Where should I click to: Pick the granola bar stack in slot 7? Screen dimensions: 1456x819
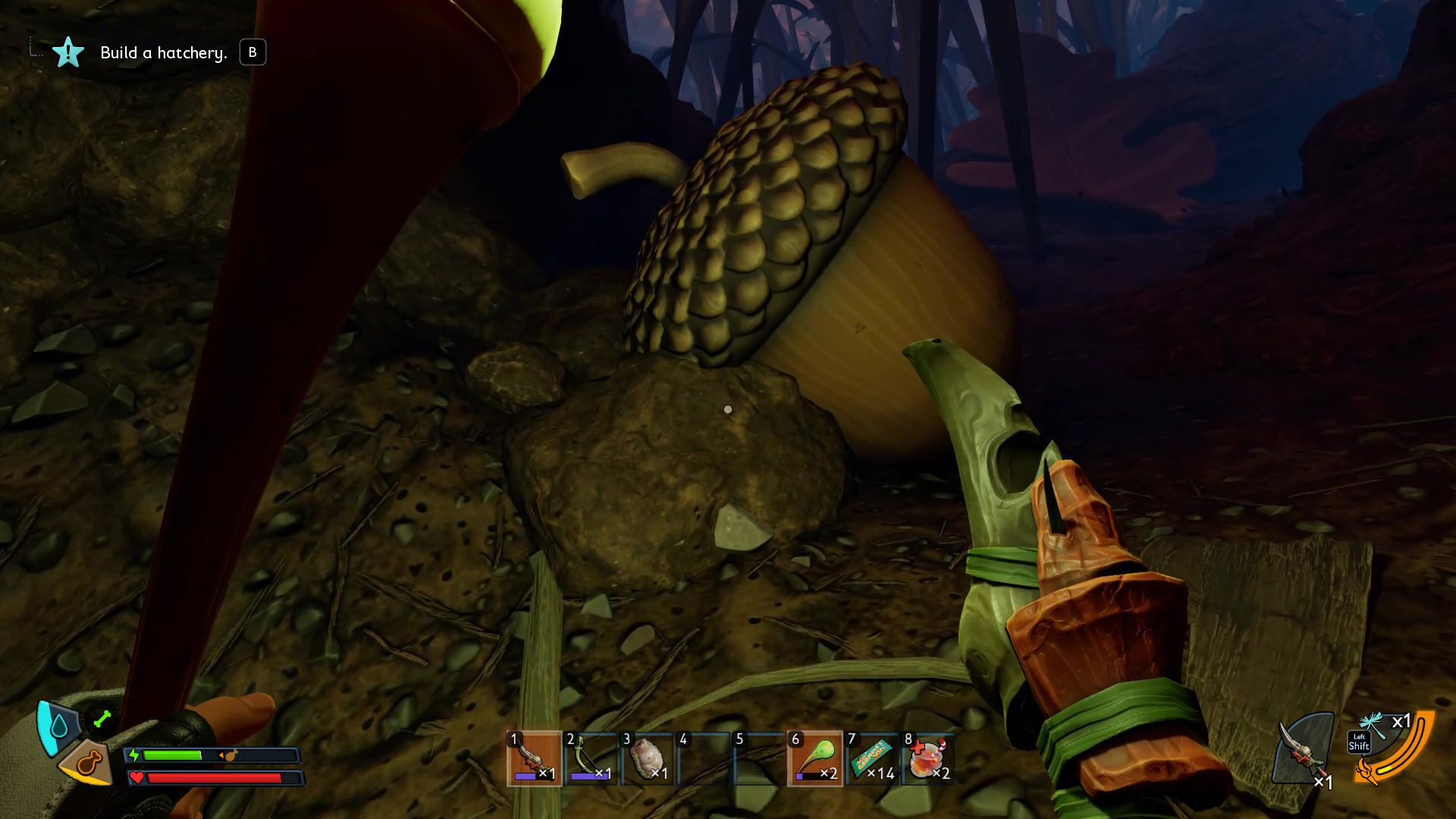pyautogui.click(x=871, y=758)
